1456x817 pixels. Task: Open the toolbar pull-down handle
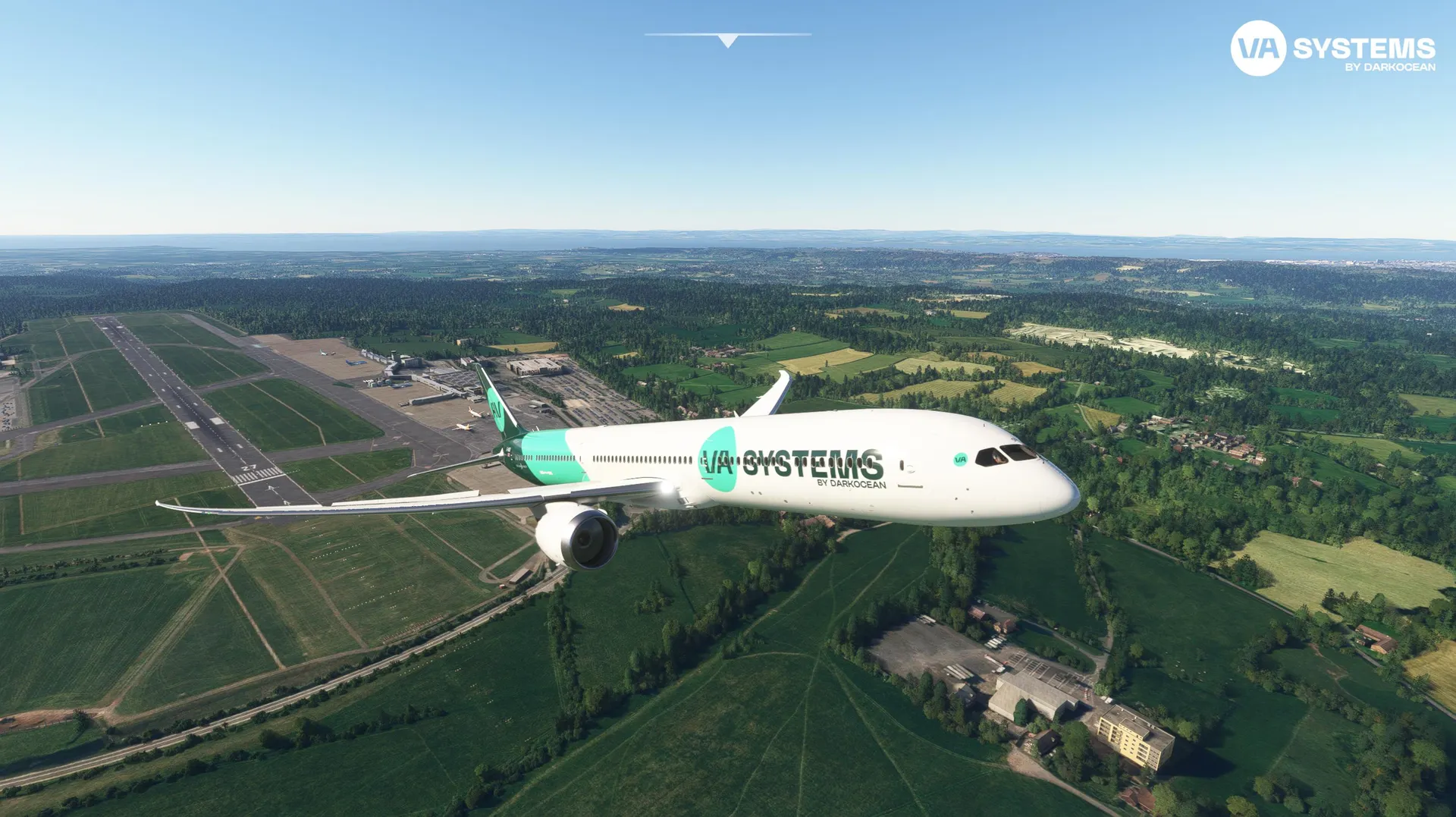(x=727, y=40)
